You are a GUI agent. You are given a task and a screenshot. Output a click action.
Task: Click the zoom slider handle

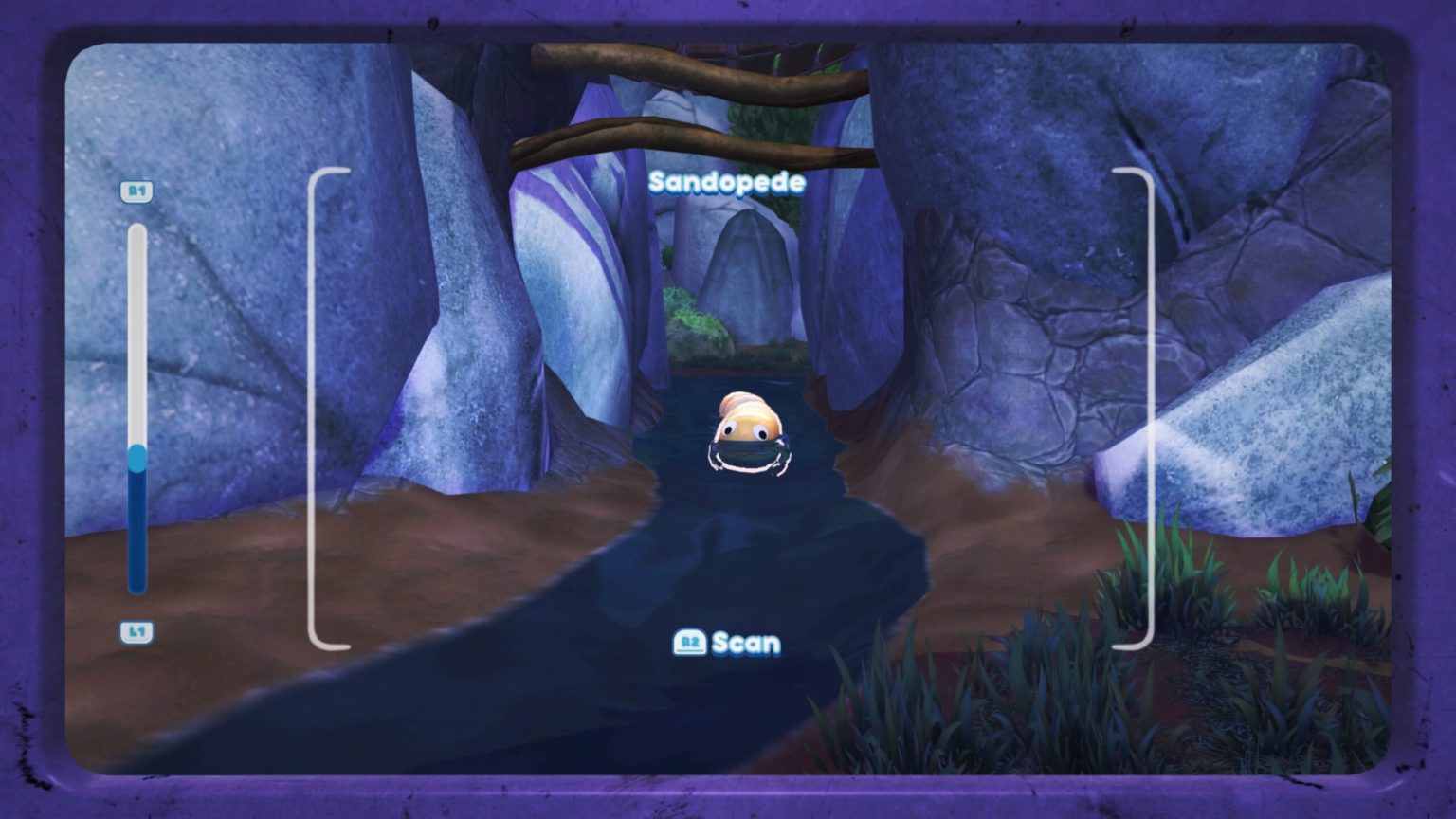(x=136, y=458)
